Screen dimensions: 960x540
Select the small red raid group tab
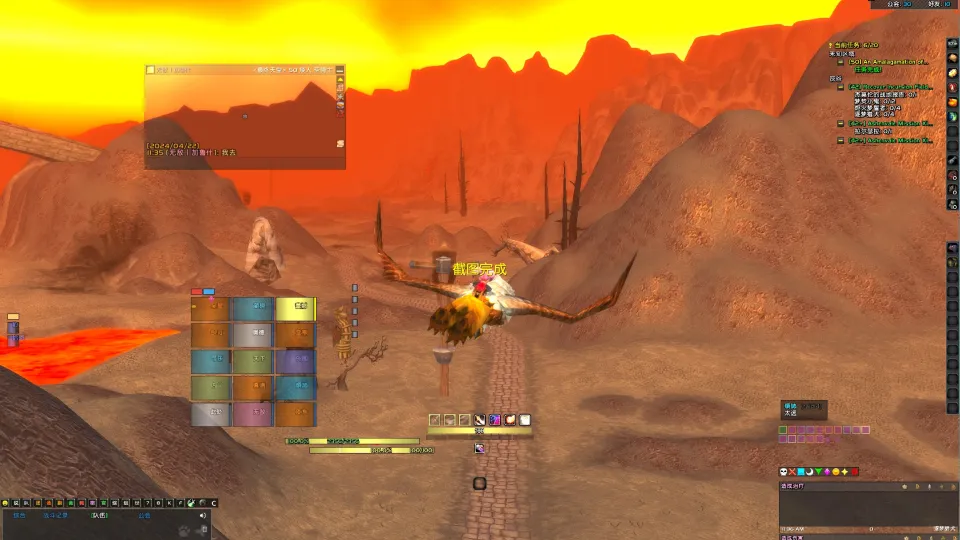pos(197,292)
